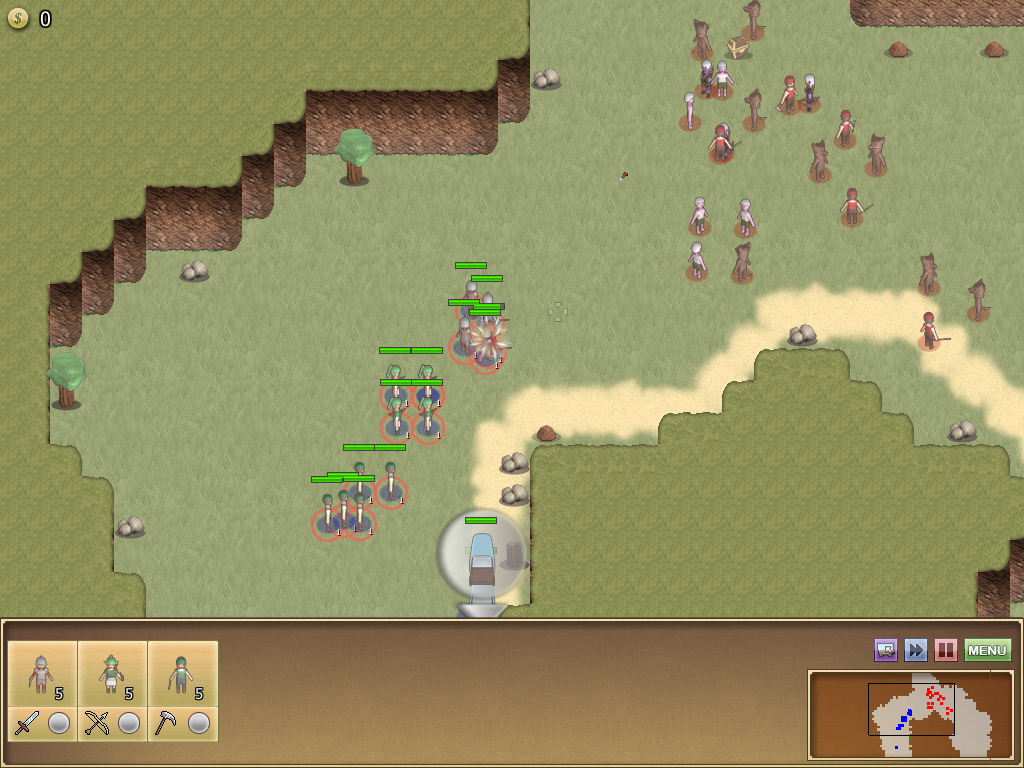Pause the game with the red button
This screenshot has width=1024, height=768.
945,651
